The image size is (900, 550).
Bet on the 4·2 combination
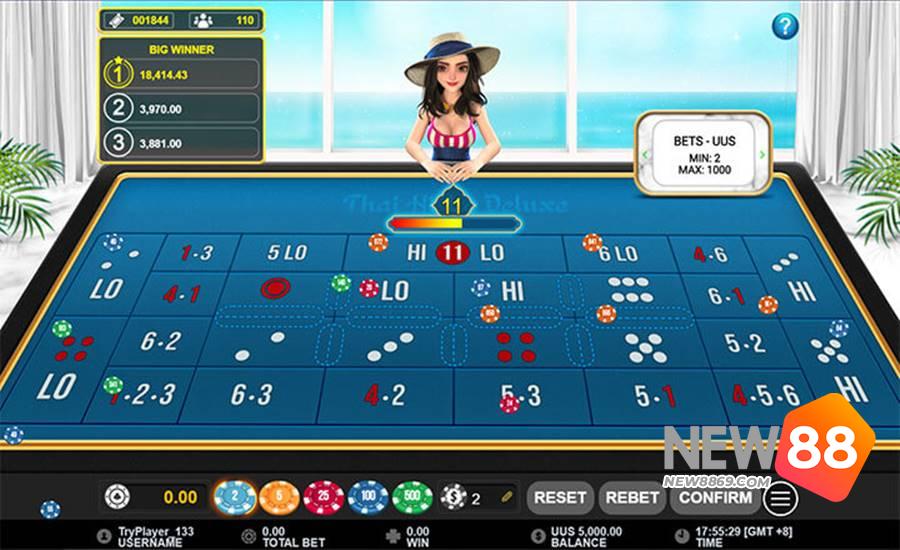point(385,394)
